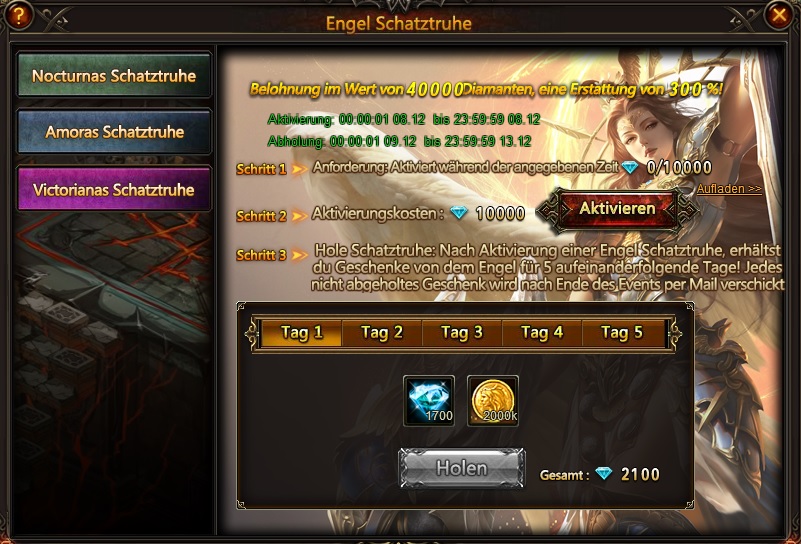
Task: Choose Victorianas Schatztruhe
Action: click(x=114, y=189)
